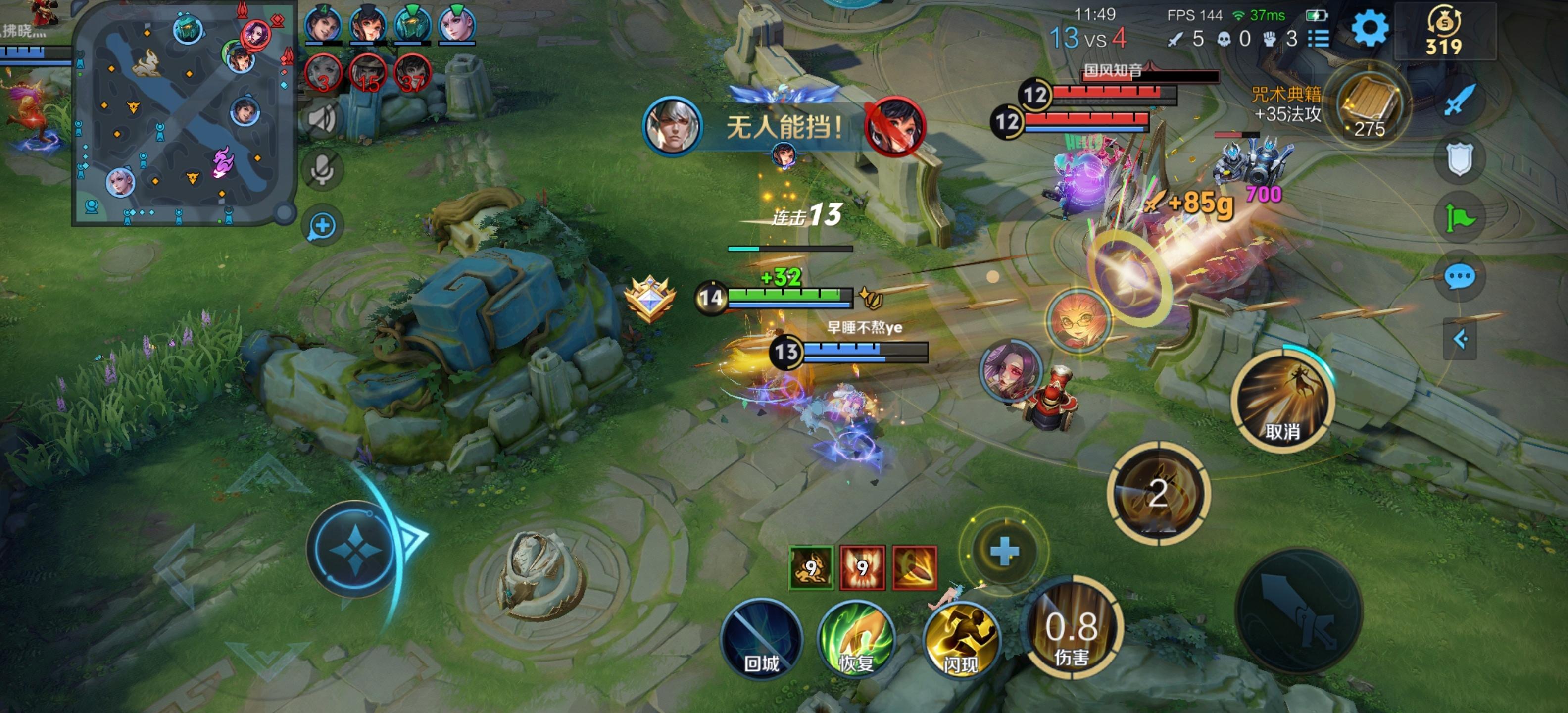Send the shield defend signal
Image resolution: width=1568 pixels, height=713 pixels.
pos(1459,159)
